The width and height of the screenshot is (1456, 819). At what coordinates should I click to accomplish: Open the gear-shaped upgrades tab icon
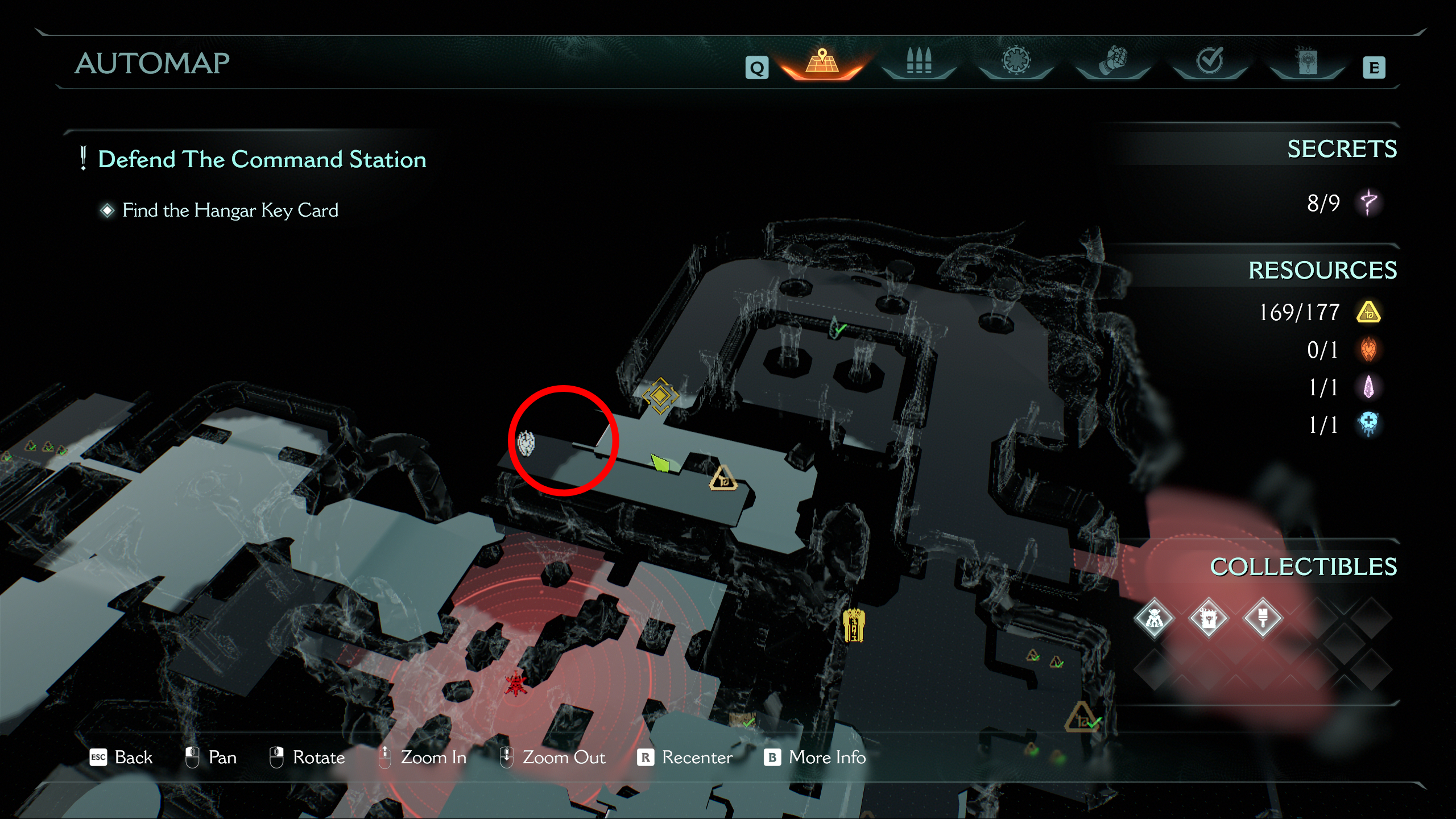[x=1016, y=63]
